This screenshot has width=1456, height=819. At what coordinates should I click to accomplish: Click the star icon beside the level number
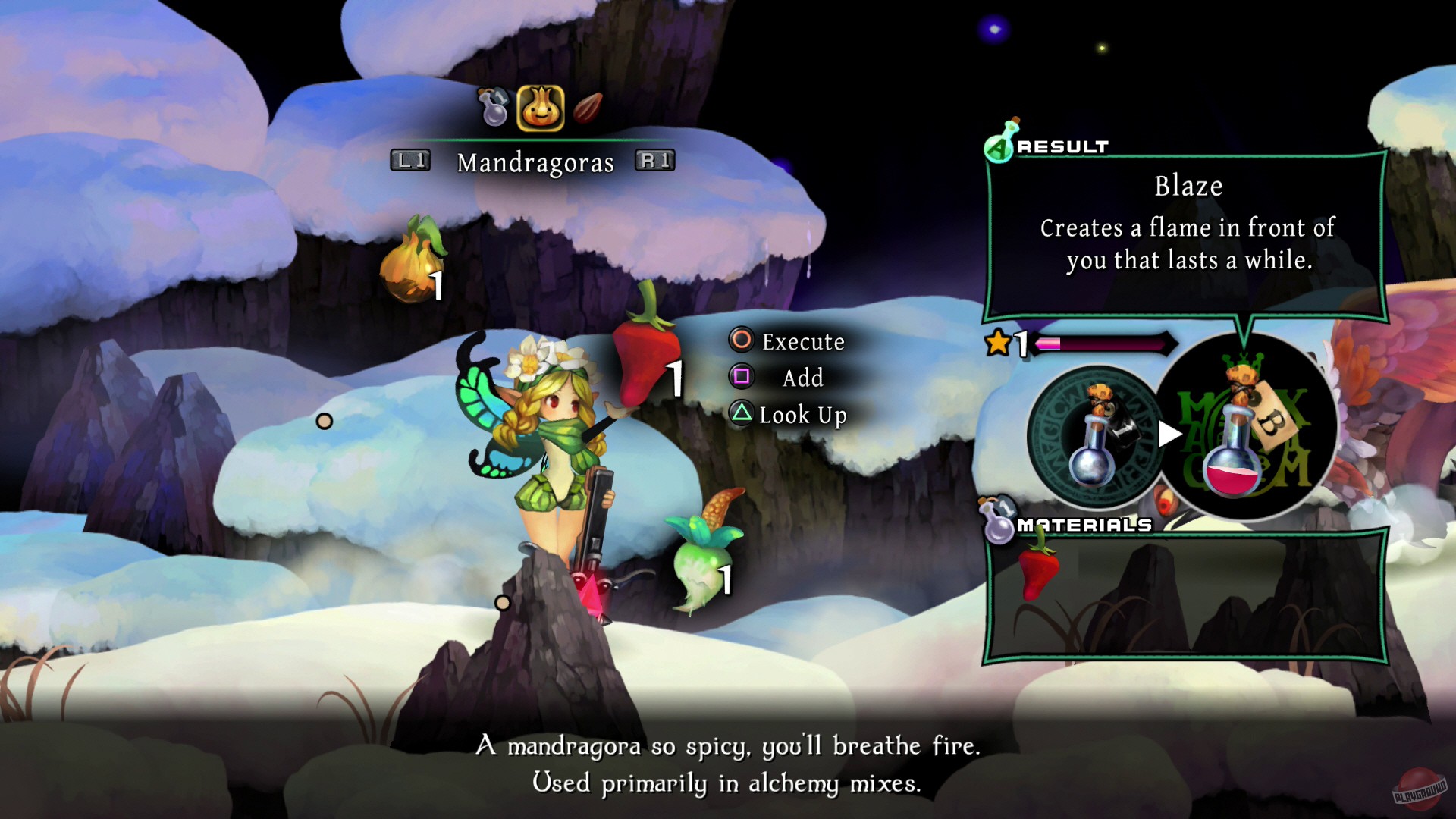[999, 342]
